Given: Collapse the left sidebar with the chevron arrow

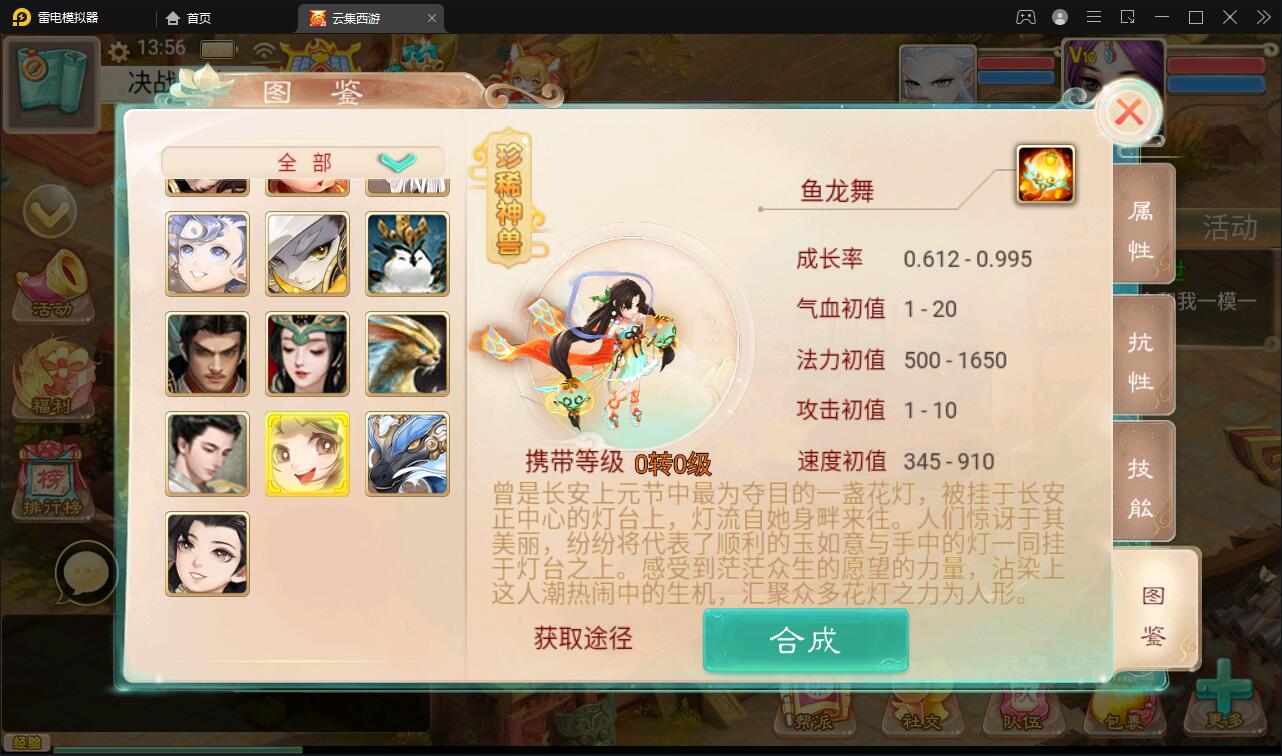Looking at the screenshot, I should 52,213.
